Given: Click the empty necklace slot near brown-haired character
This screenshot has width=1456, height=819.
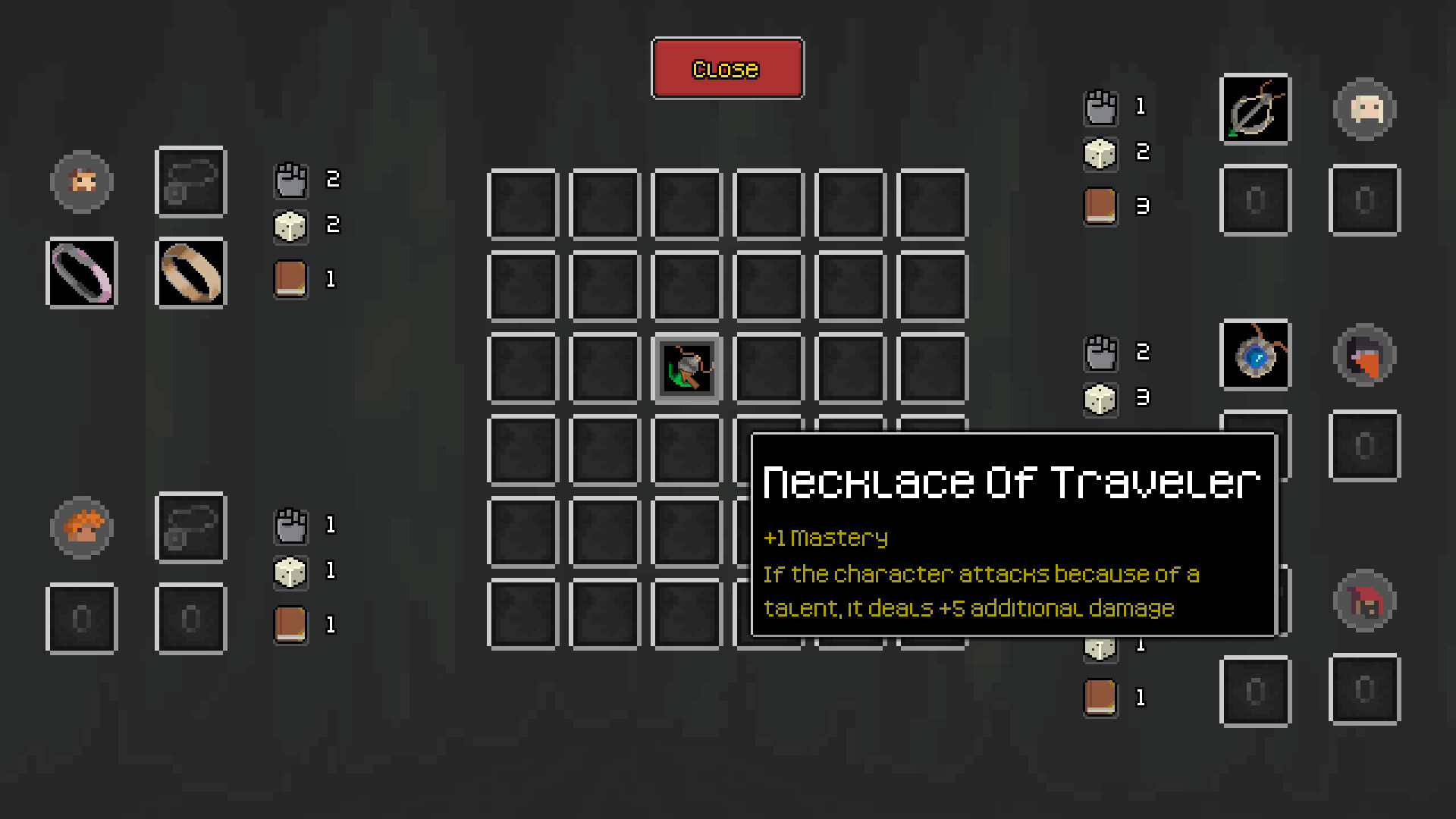Looking at the screenshot, I should 190,182.
